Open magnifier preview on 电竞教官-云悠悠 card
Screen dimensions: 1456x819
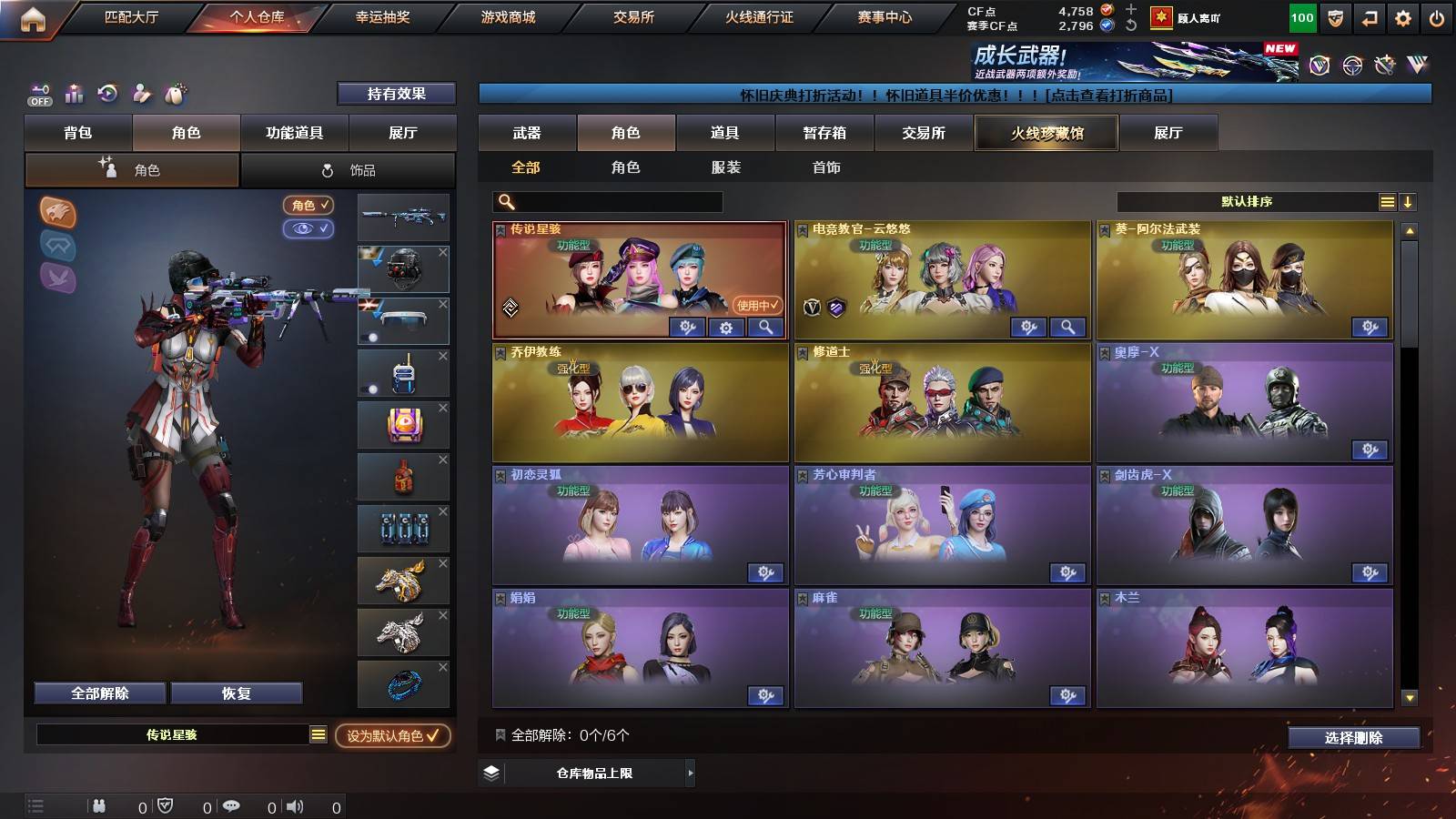pos(1068,325)
